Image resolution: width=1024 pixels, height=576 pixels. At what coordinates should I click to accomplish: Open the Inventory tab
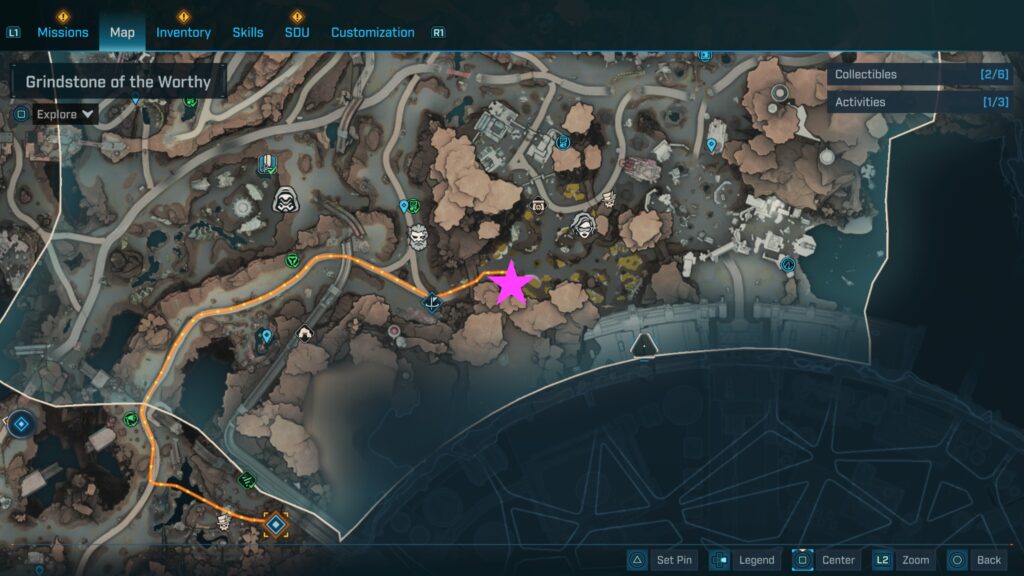183,32
